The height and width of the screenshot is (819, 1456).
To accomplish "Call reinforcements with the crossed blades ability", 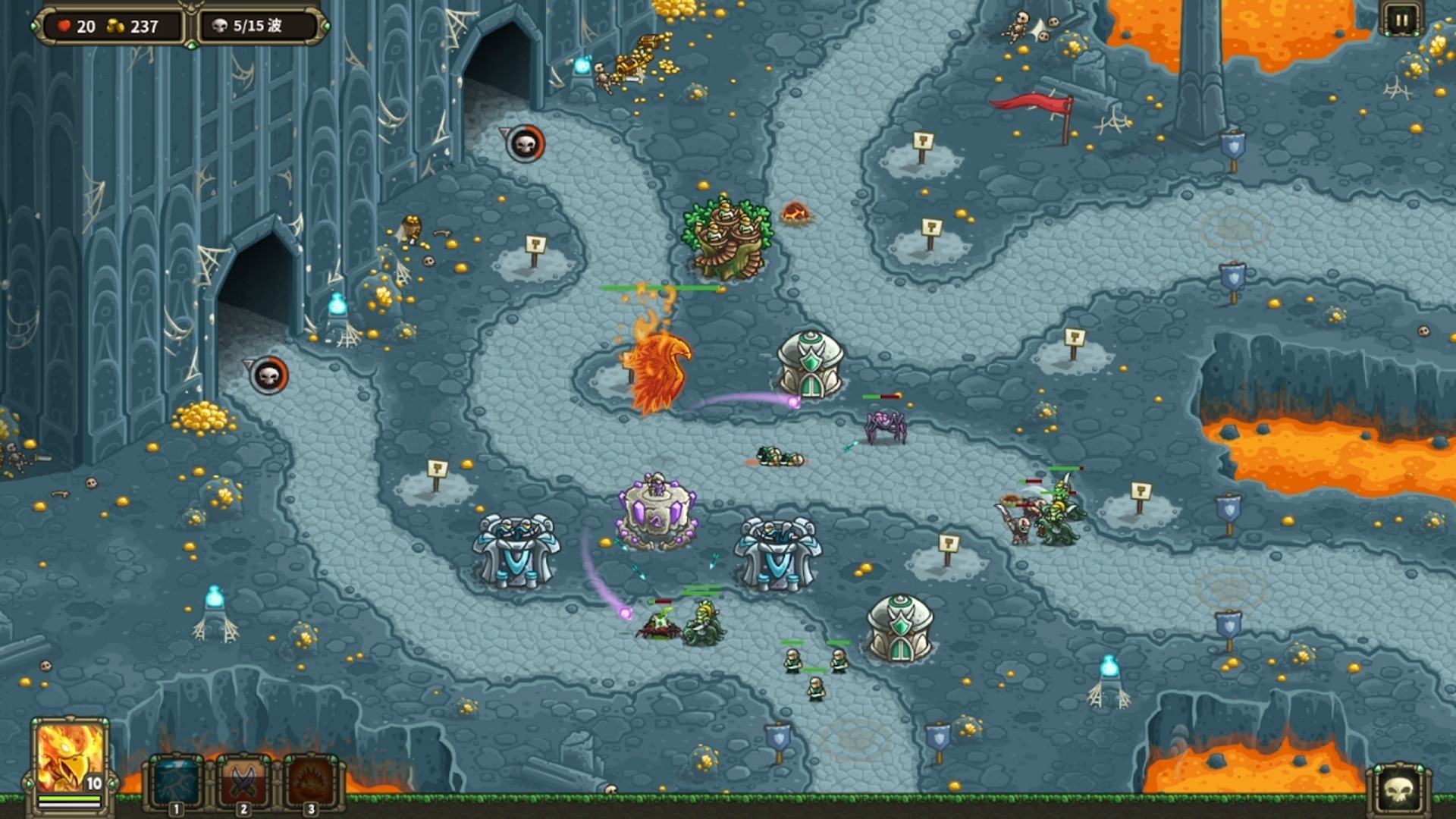I will point(243,781).
